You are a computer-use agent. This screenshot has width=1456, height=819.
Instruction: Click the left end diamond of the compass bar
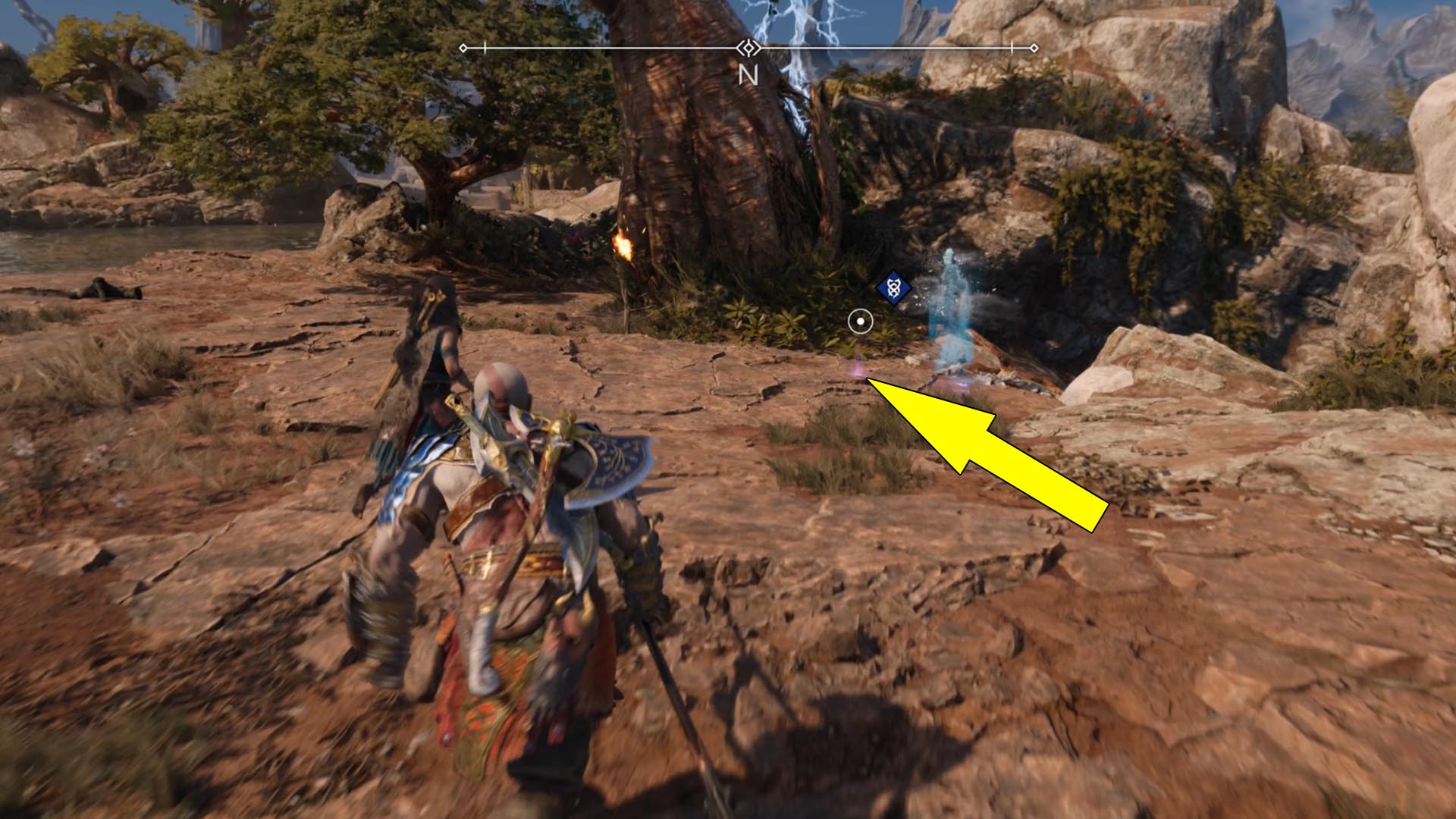click(x=463, y=46)
